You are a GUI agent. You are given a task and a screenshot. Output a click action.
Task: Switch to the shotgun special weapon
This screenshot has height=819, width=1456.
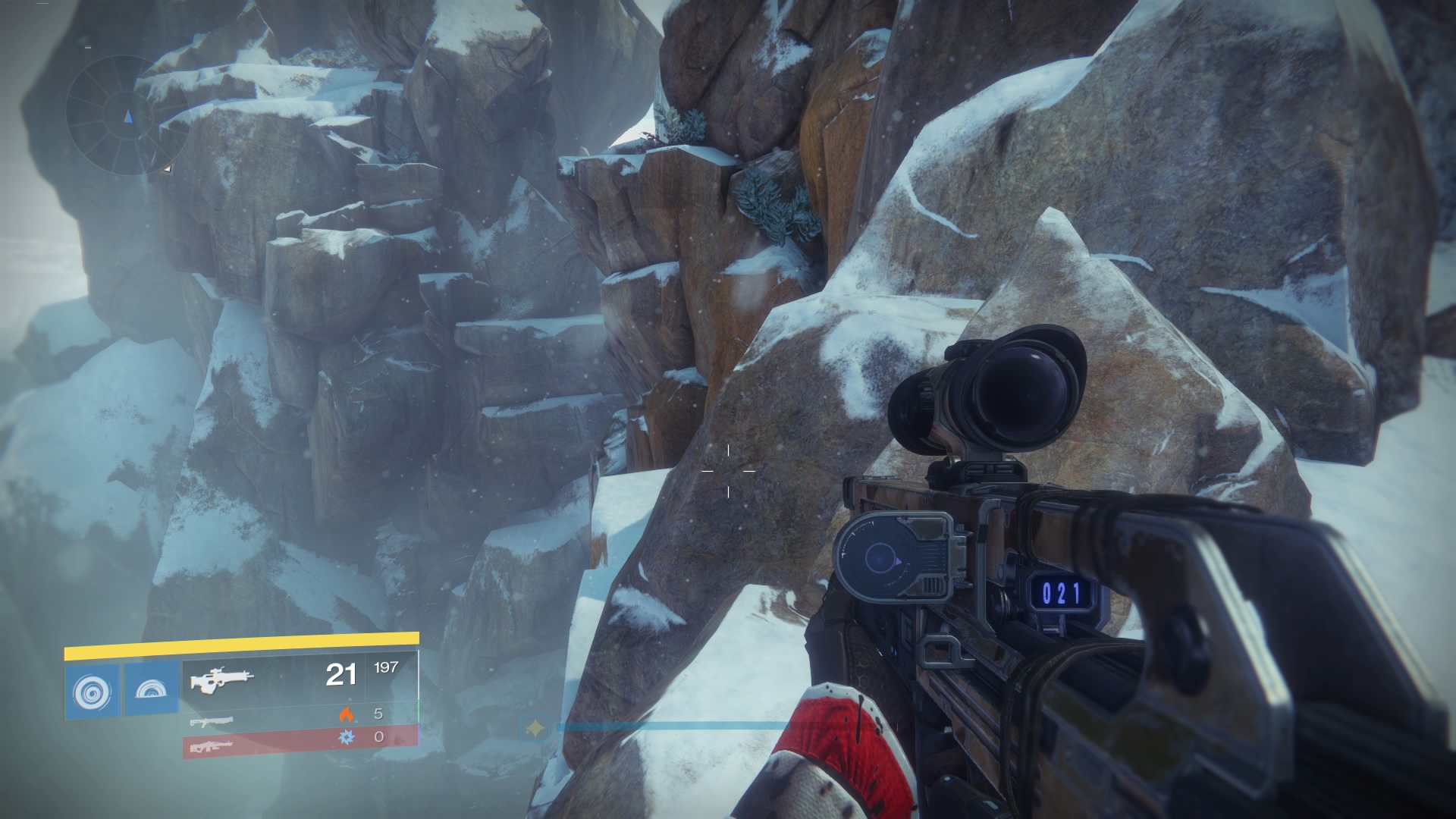211,721
